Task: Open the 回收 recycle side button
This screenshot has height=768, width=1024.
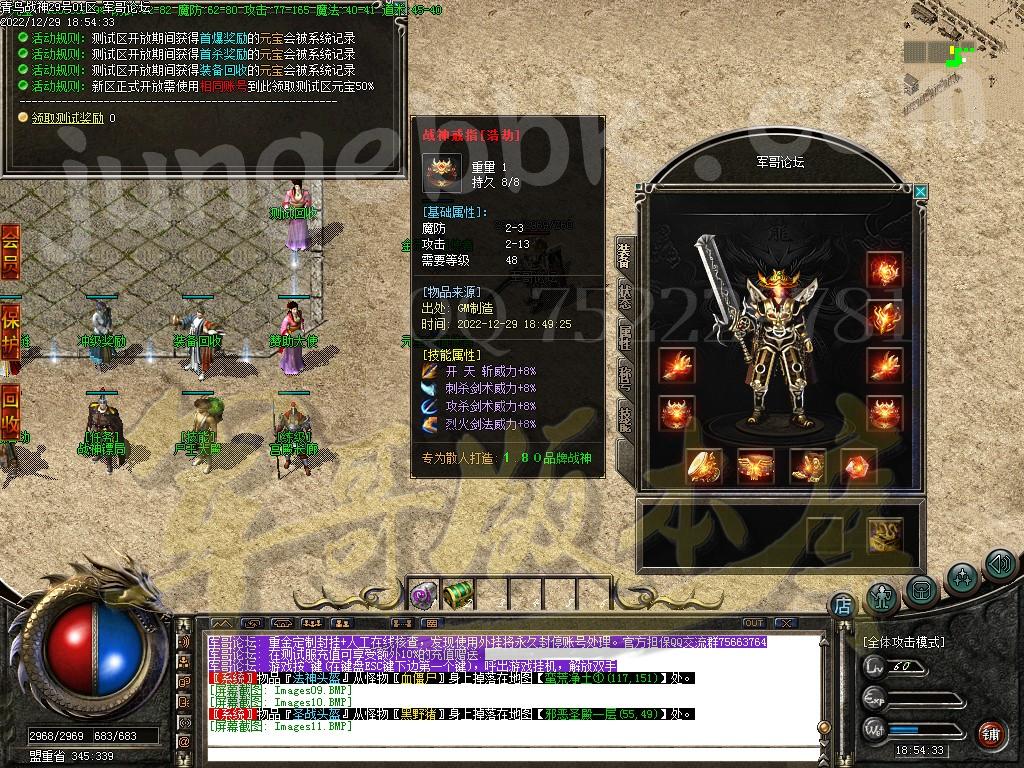Action: pyautogui.click(x=10, y=412)
